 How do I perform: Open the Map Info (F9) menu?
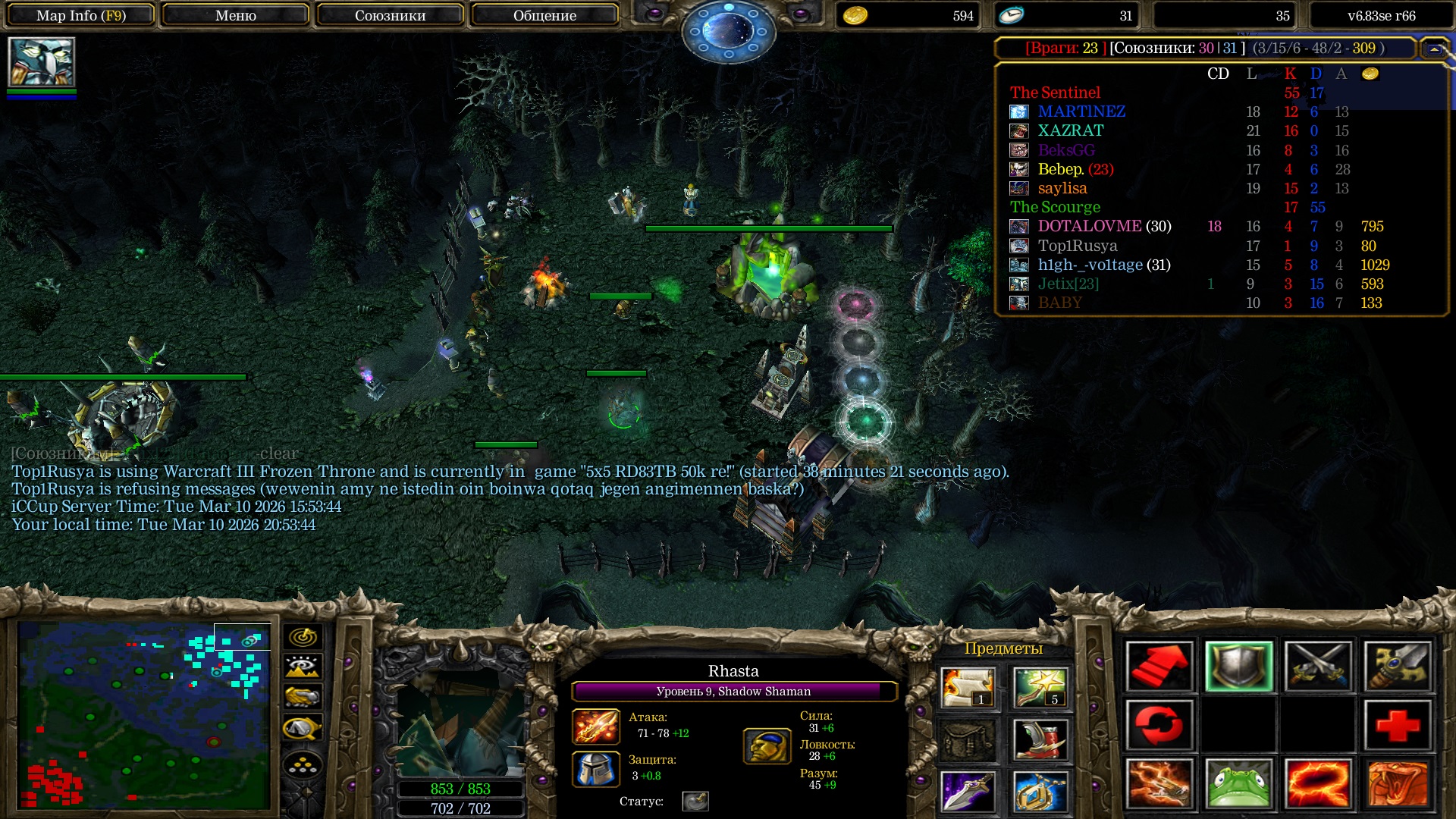pyautogui.click(x=81, y=15)
